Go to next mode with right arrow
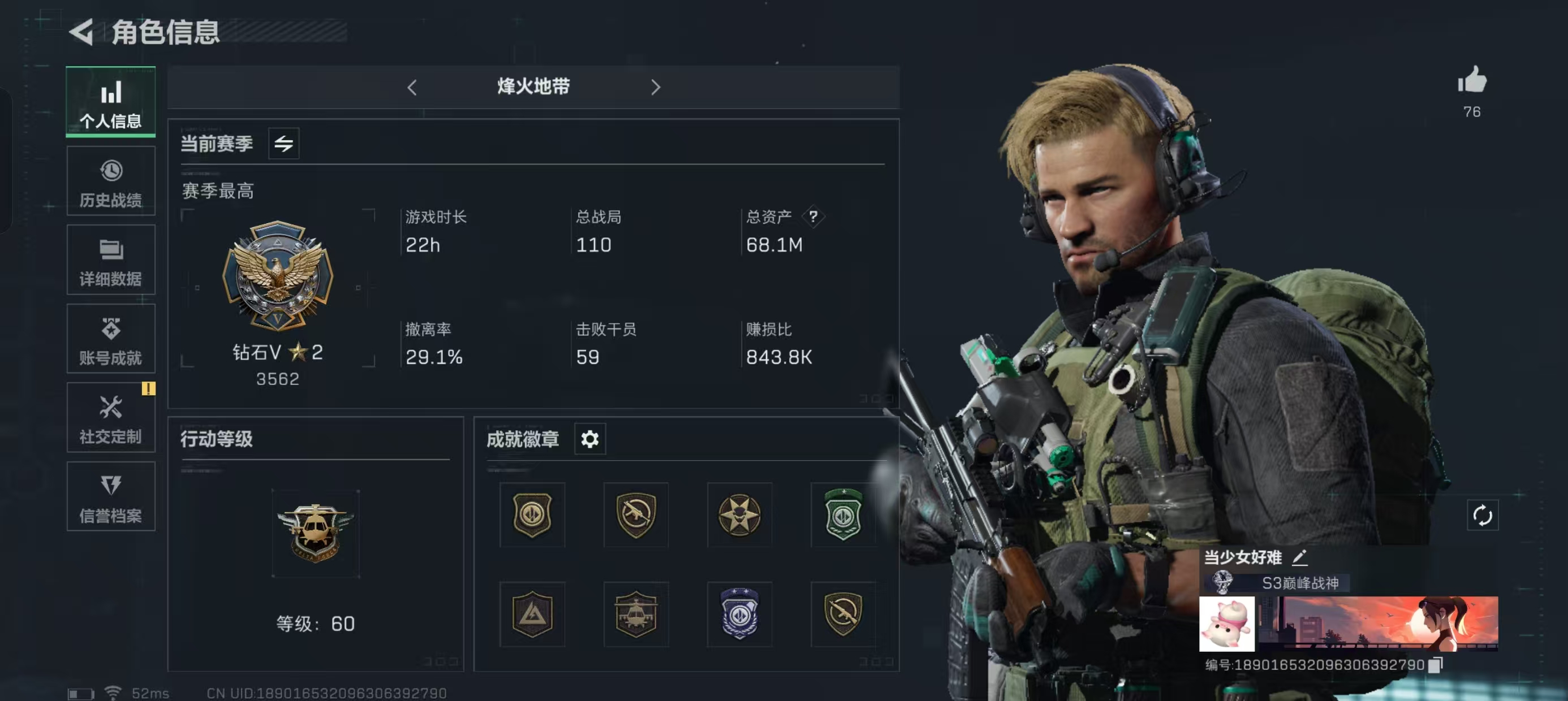 656,88
